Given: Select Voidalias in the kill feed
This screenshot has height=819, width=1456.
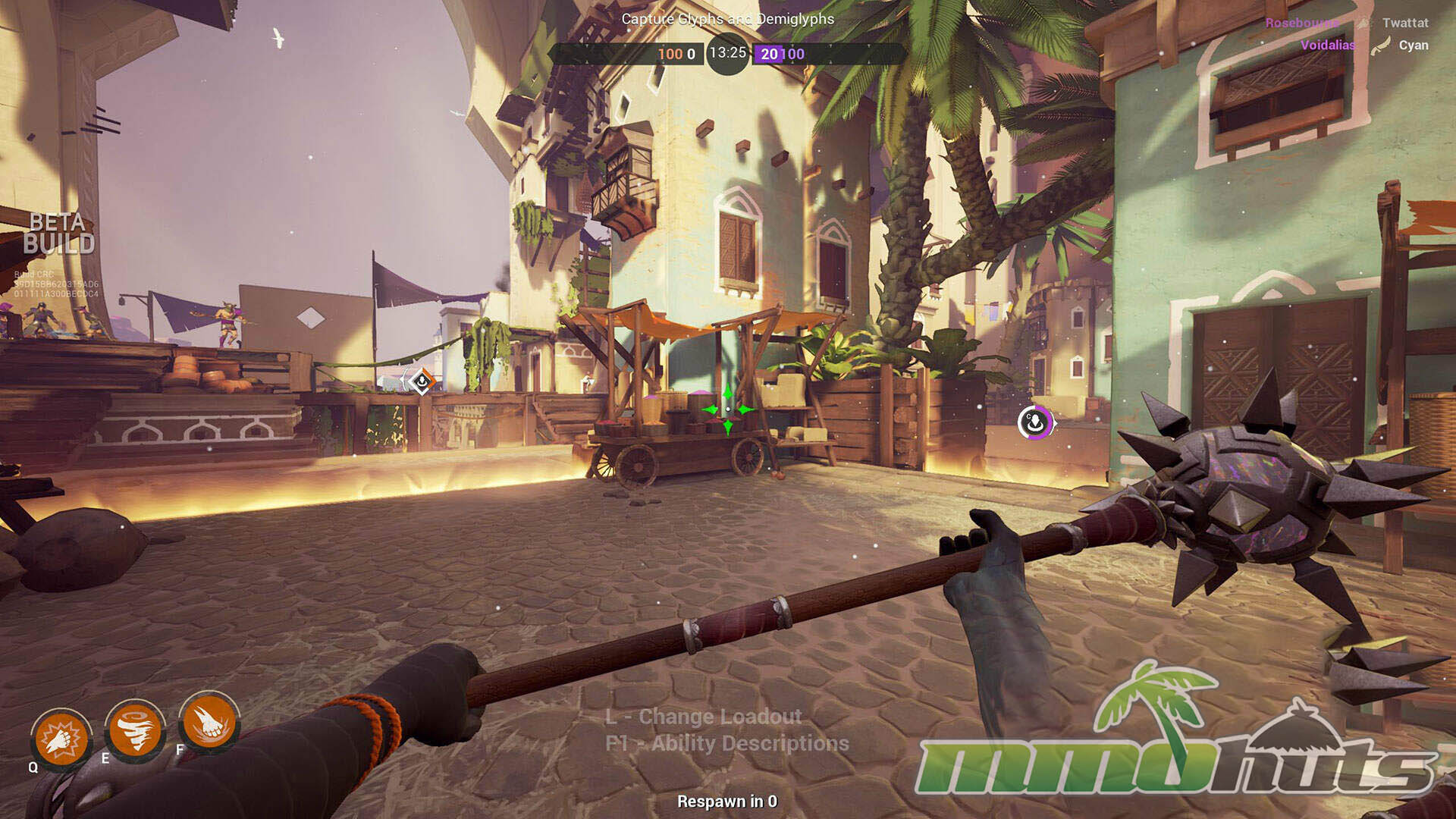Looking at the screenshot, I should click(x=1328, y=45).
